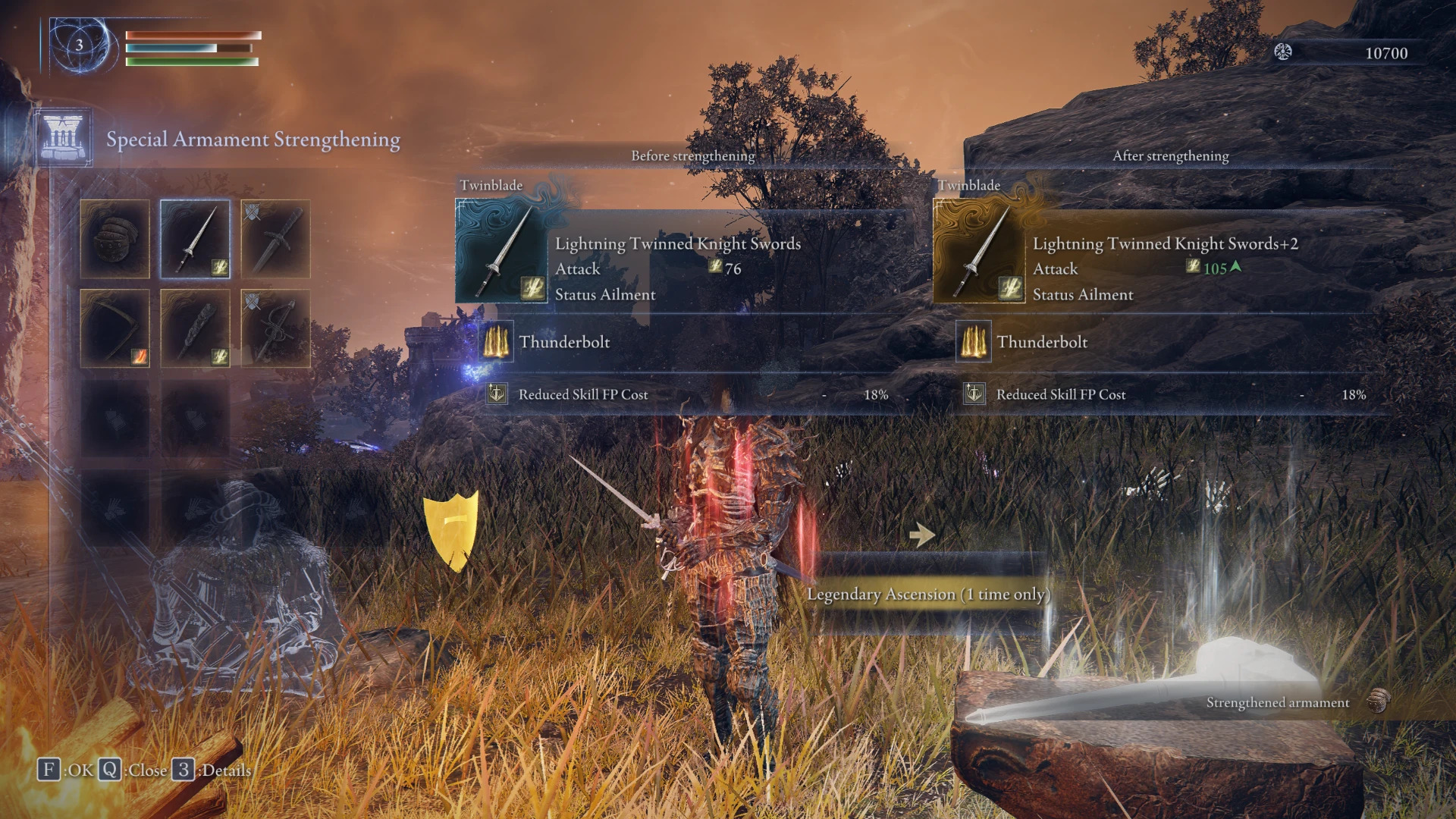Click the Special Armament Strengthening header icon
The image size is (1456, 819).
pos(63,137)
